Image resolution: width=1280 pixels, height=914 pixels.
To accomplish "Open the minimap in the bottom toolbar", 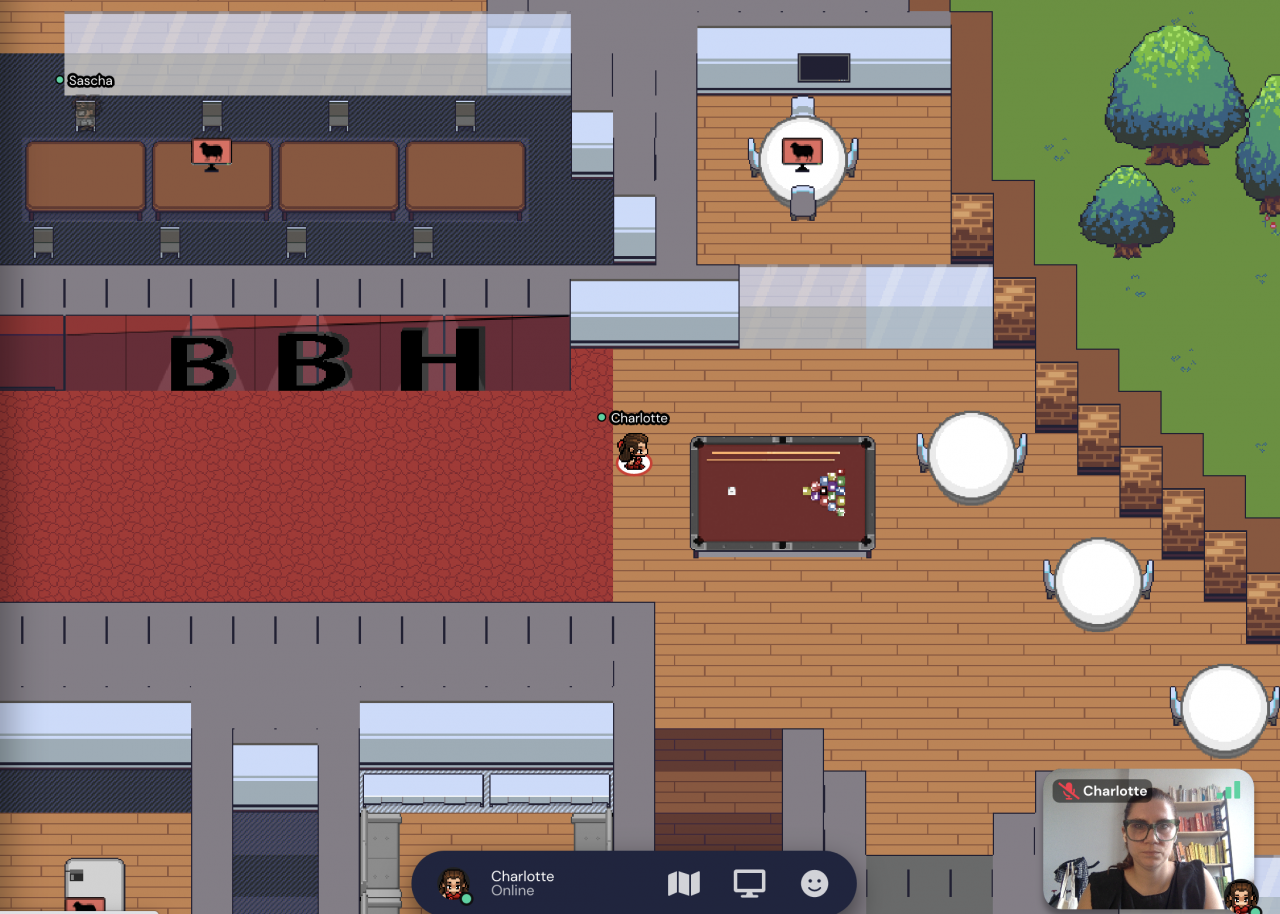I will point(684,884).
